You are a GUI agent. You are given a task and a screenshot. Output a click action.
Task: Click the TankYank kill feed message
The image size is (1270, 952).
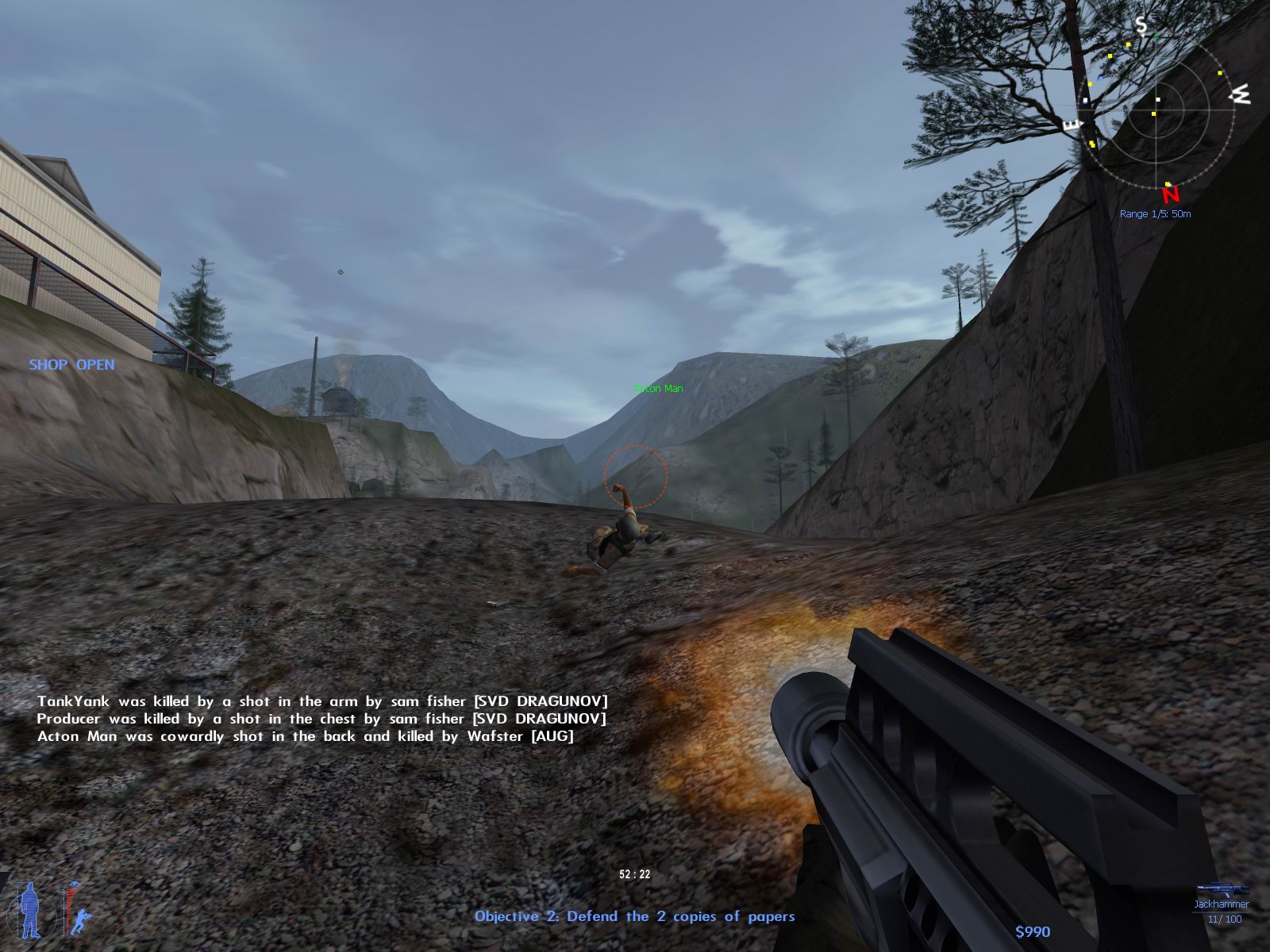click(x=323, y=701)
